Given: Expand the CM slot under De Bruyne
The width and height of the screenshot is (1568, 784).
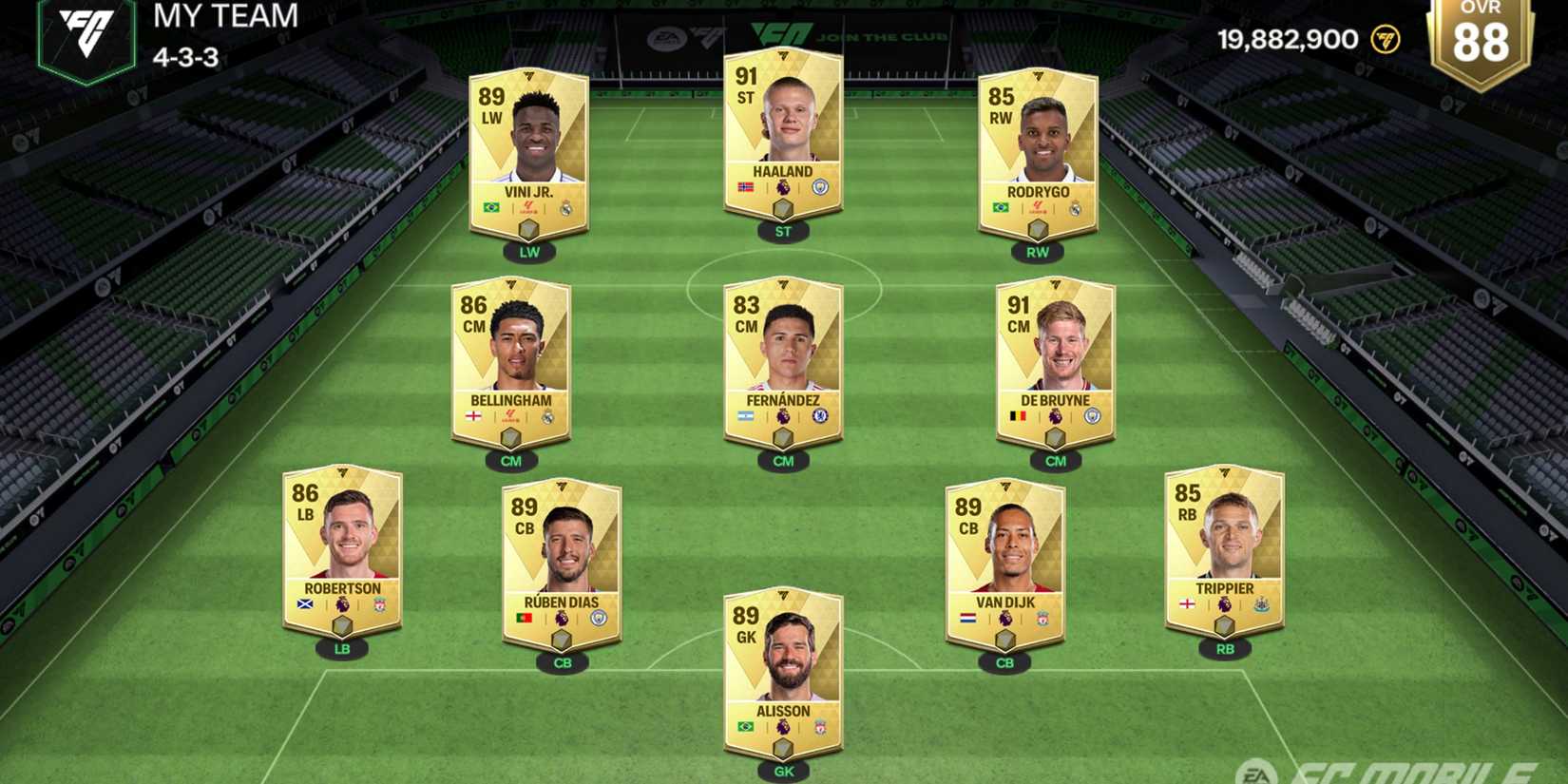Looking at the screenshot, I should click(1055, 461).
